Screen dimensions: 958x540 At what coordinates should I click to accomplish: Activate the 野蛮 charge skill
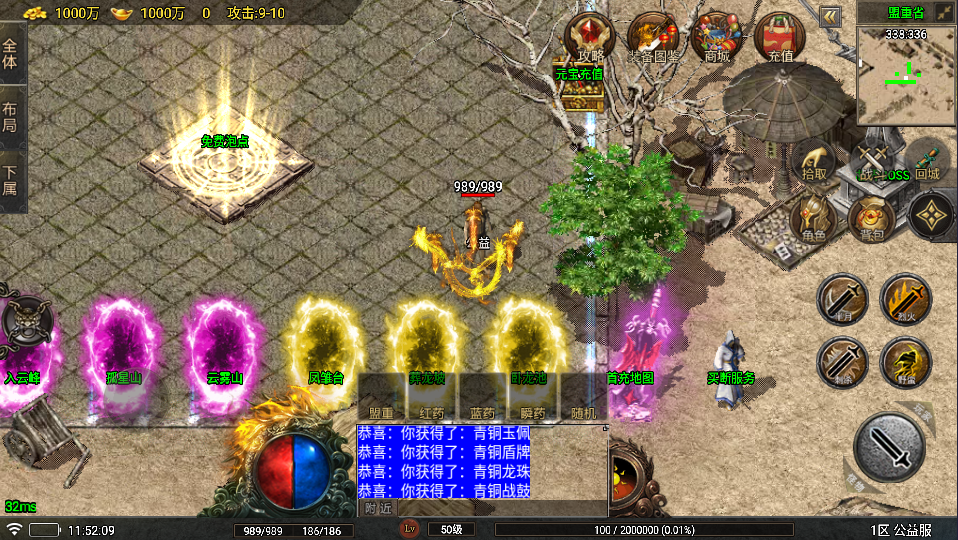click(x=906, y=362)
